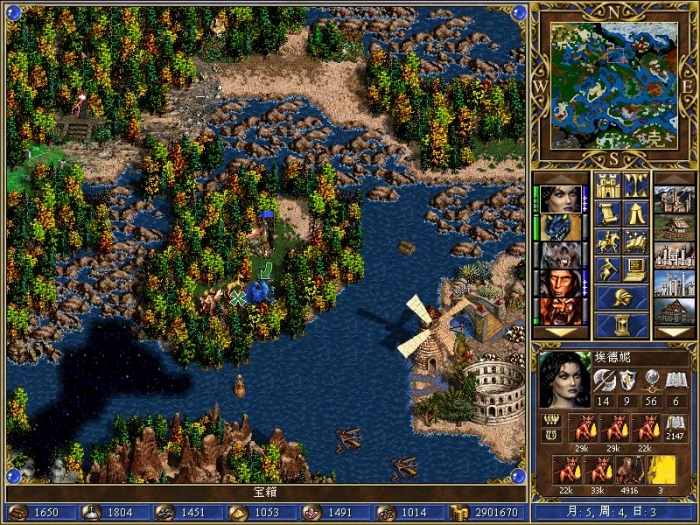Select the blue dragon hero portrait
Image resolution: width=700 pixels, height=525 pixels.
tap(563, 227)
